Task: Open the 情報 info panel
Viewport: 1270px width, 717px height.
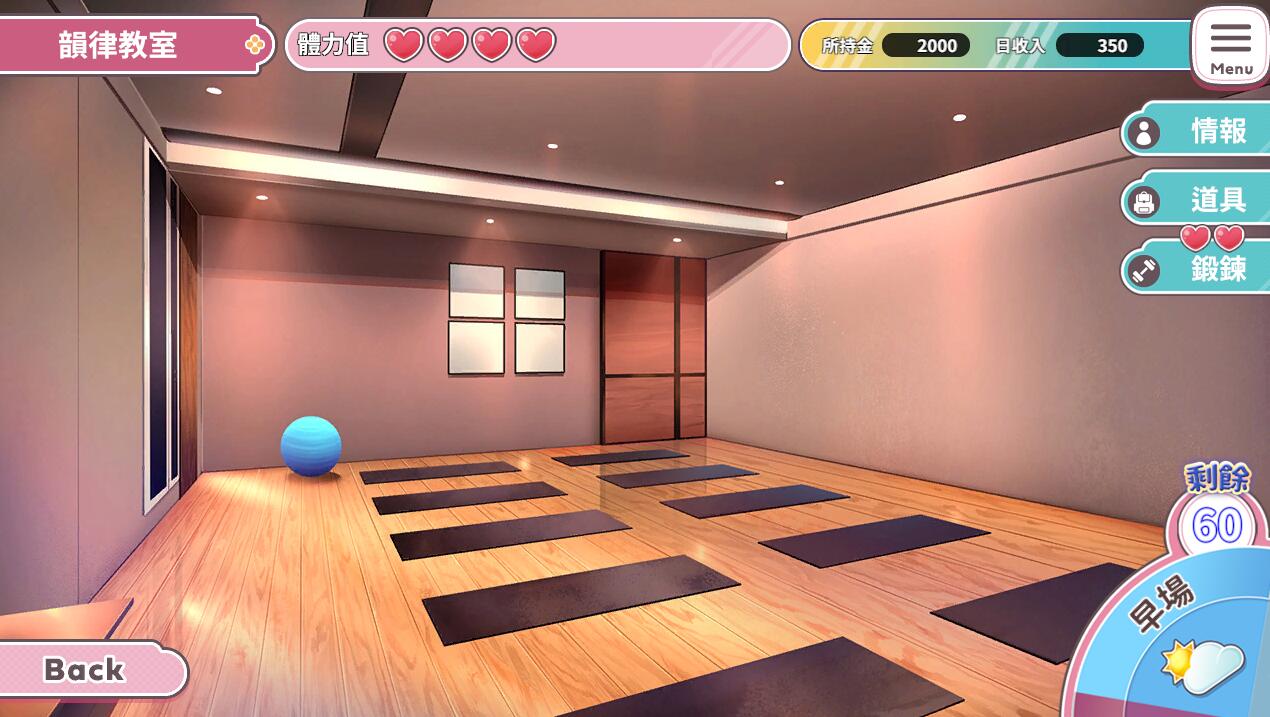Action: tap(1197, 131)
